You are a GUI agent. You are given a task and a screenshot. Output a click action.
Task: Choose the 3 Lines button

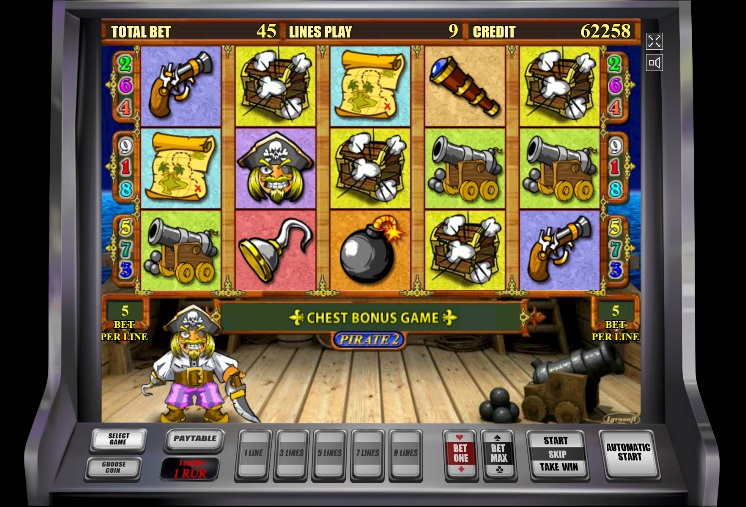click(x=291, y=454)
